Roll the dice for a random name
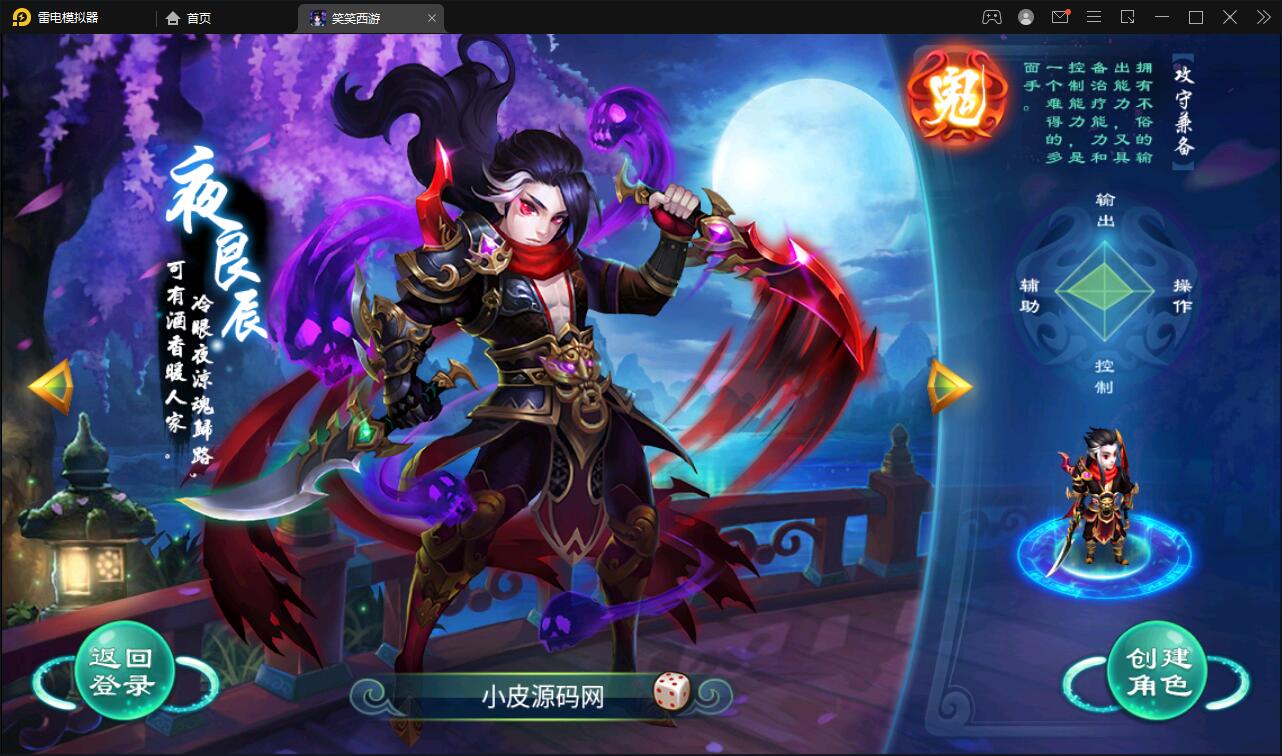 672,693
